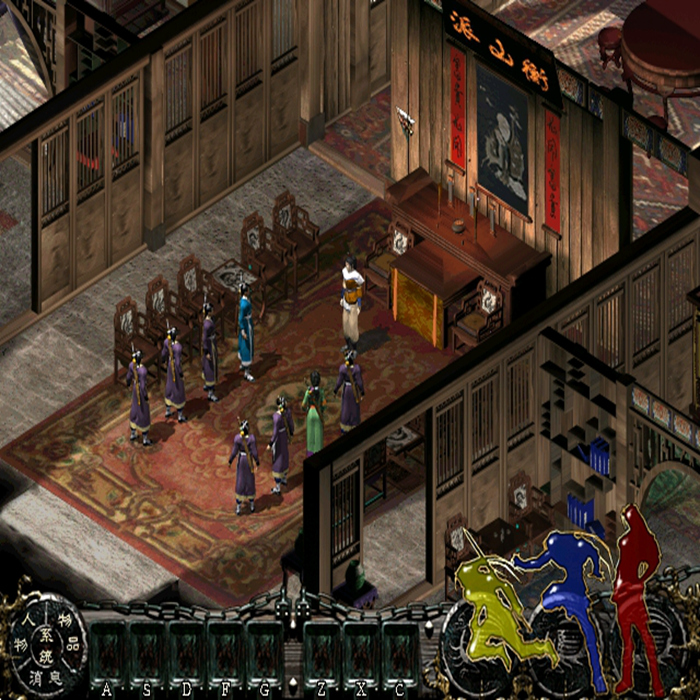
Task: Select the hotbar slot labeled A
Action: click(107, 655)
